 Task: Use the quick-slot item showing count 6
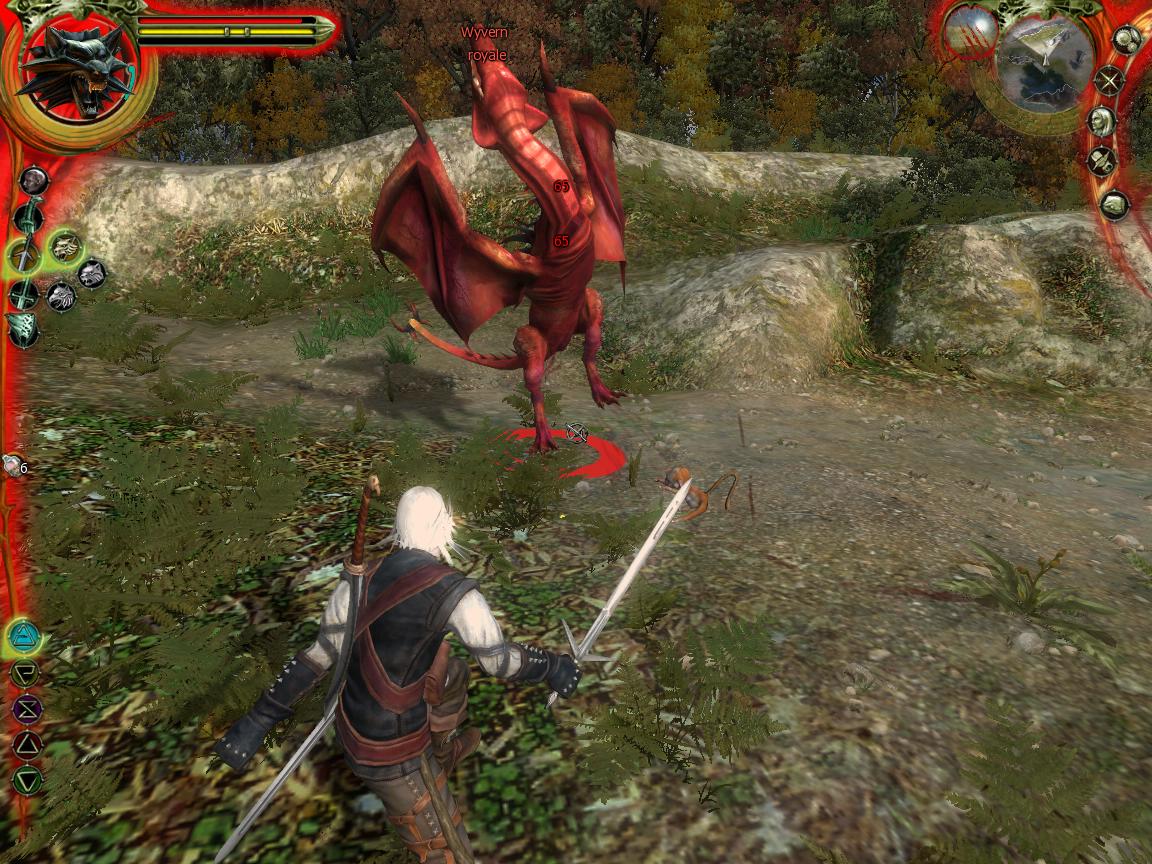tap(13, 465)
